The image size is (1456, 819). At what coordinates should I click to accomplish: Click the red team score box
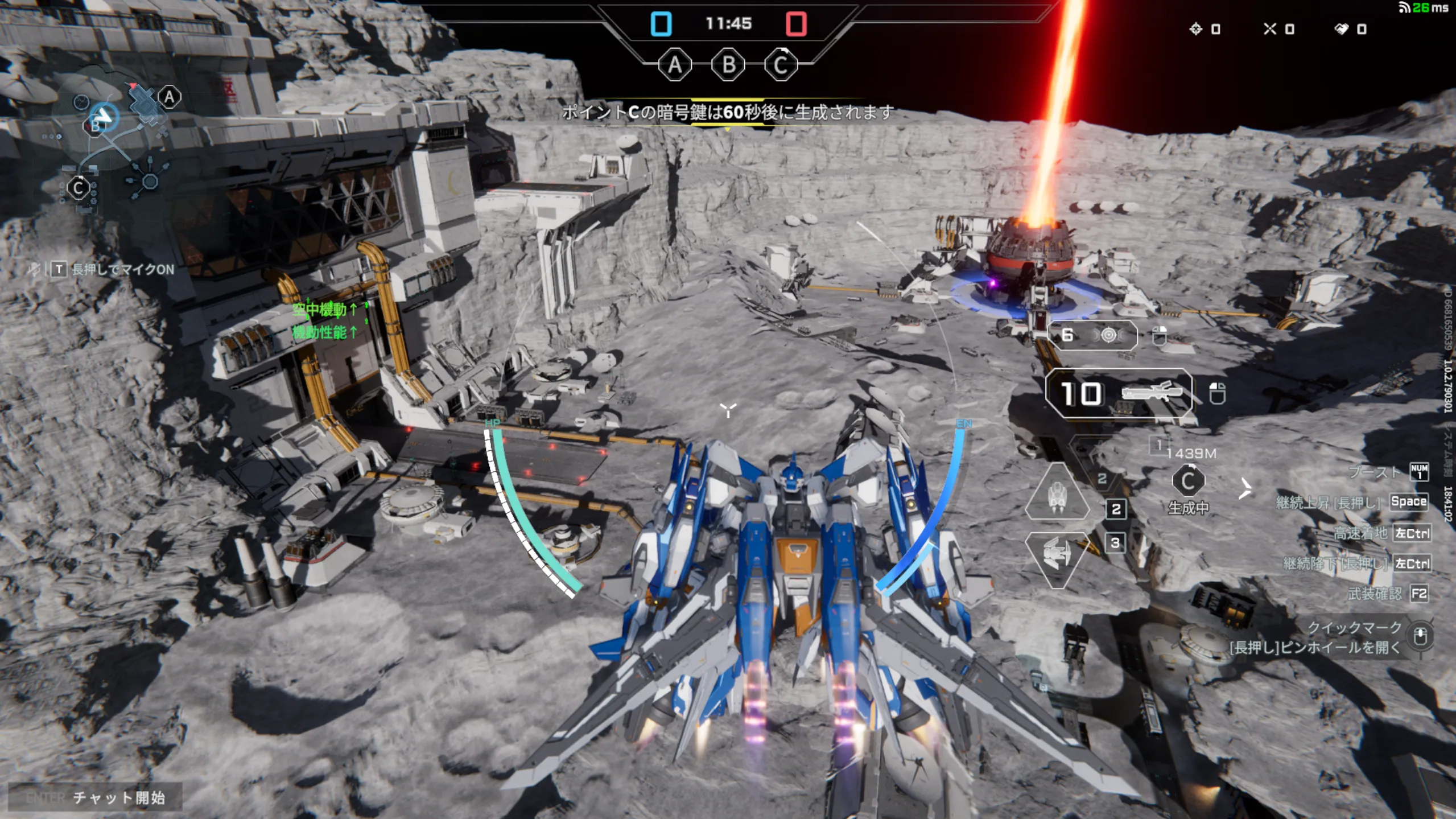pos(796,24)
